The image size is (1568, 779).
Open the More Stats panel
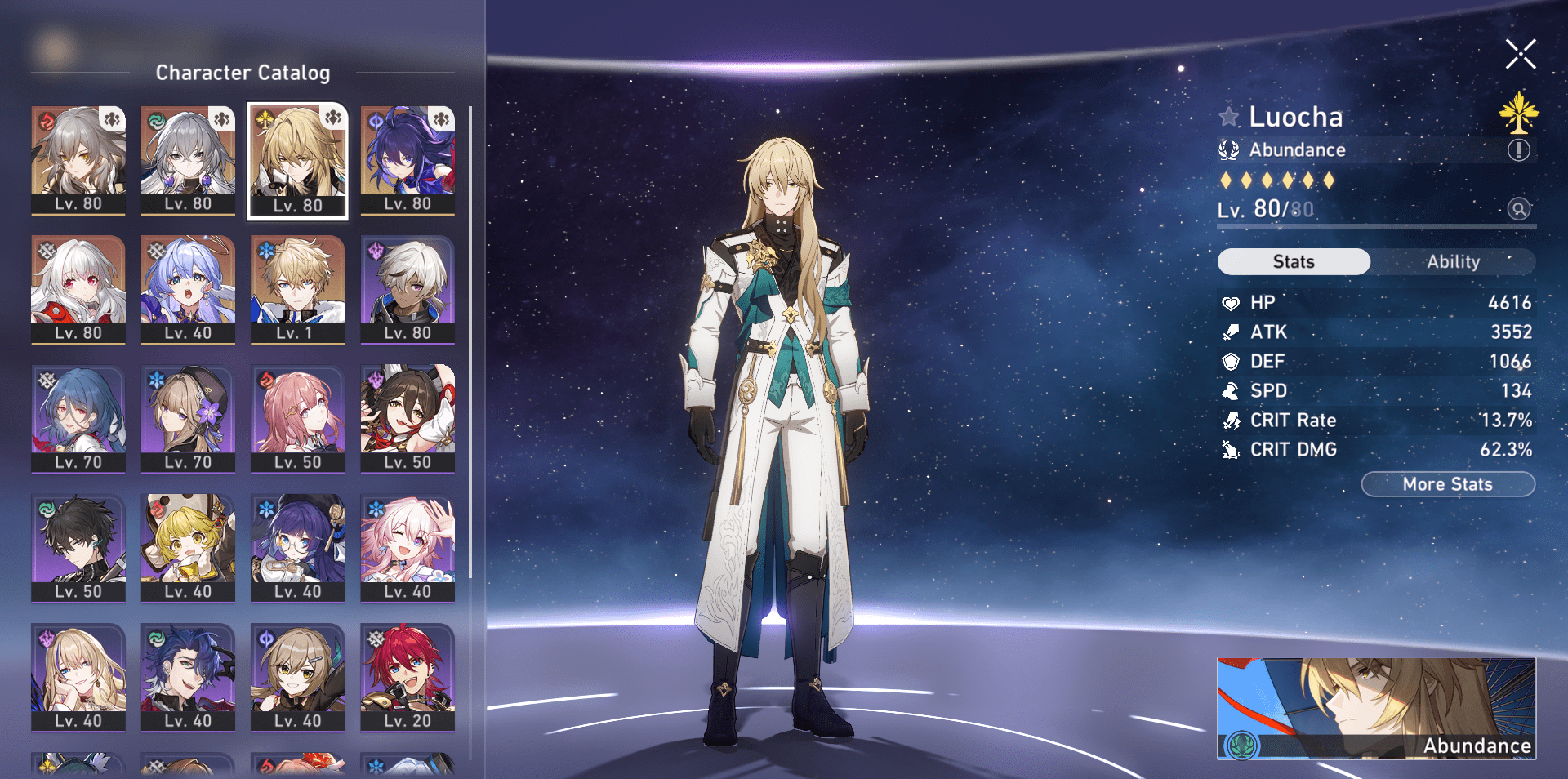coord(1448,484)
